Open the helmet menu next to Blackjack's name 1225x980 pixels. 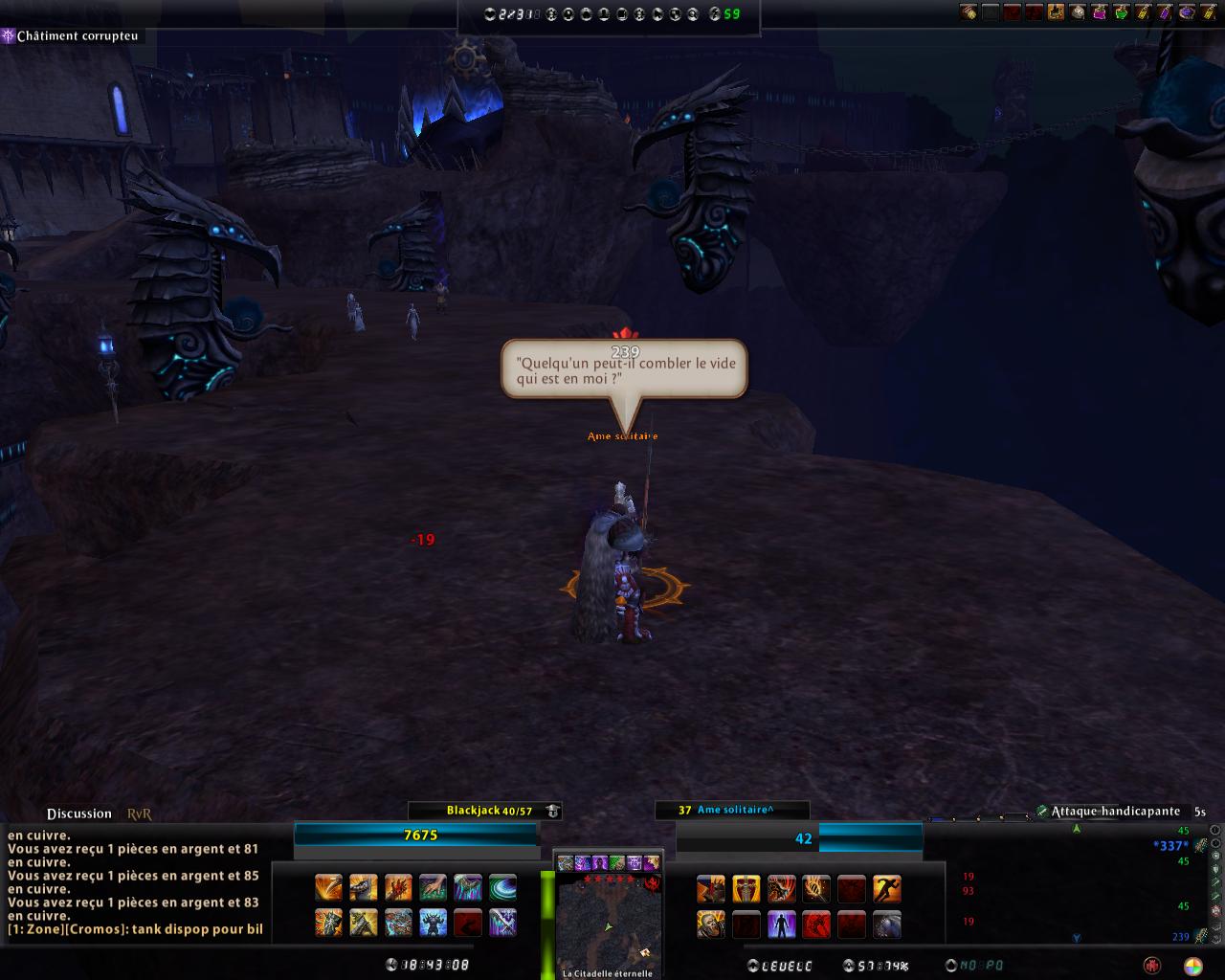click(552, 809)
